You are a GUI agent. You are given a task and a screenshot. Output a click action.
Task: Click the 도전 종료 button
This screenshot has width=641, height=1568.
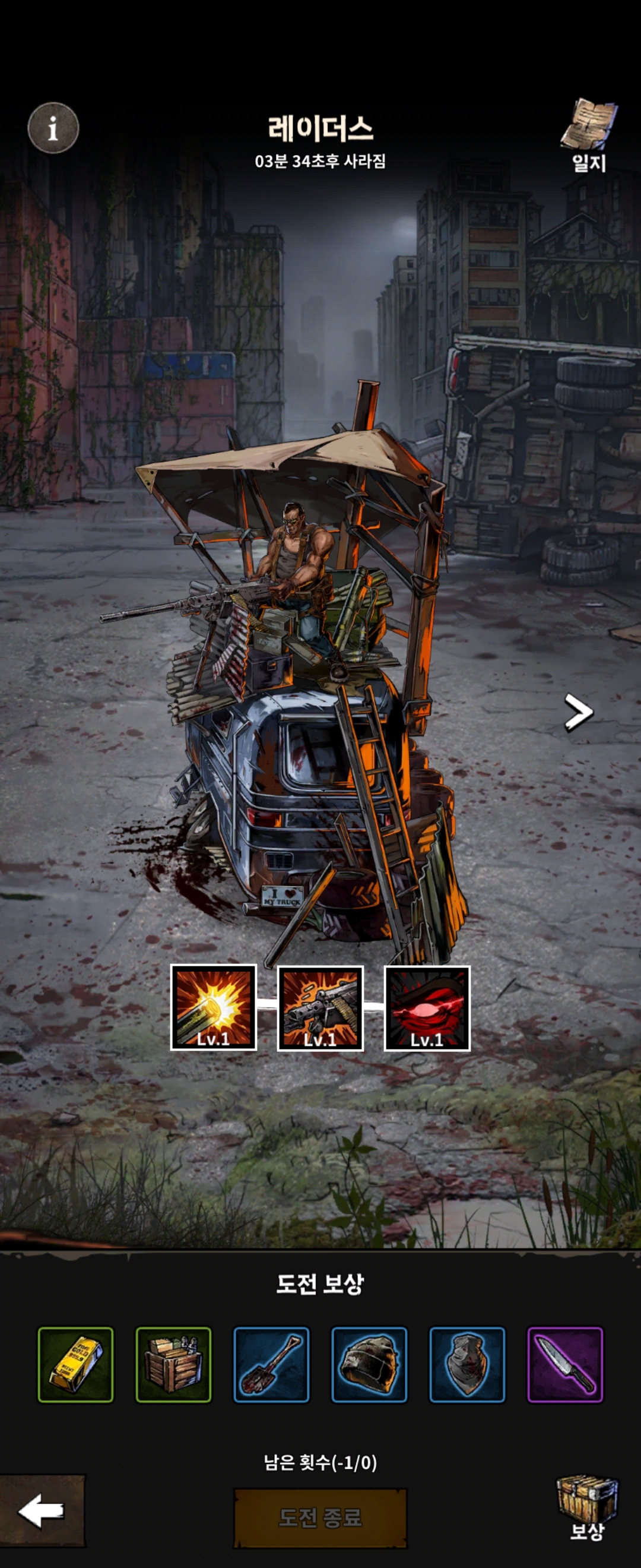320,1518
